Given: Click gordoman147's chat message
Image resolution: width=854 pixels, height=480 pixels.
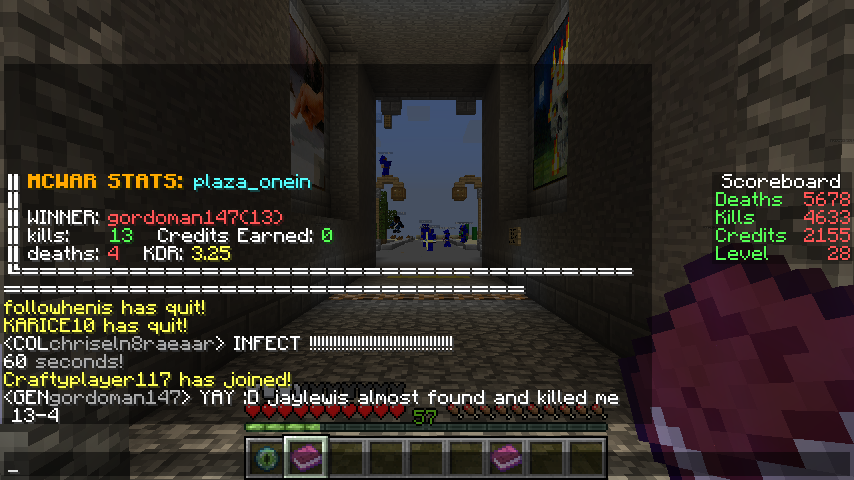Looking at the screenshot, I should click(x=311, y=398).
